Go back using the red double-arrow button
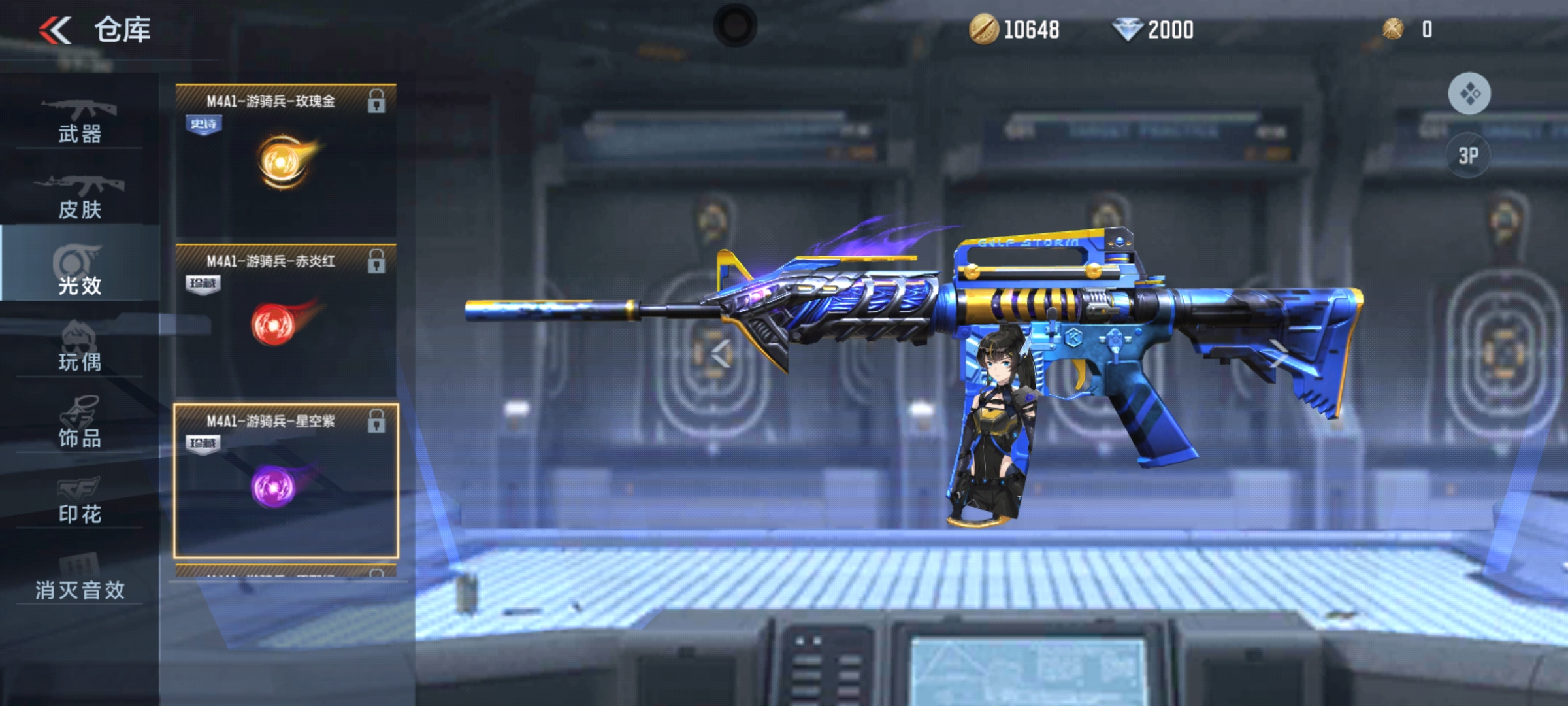 (x=55, y=31)
